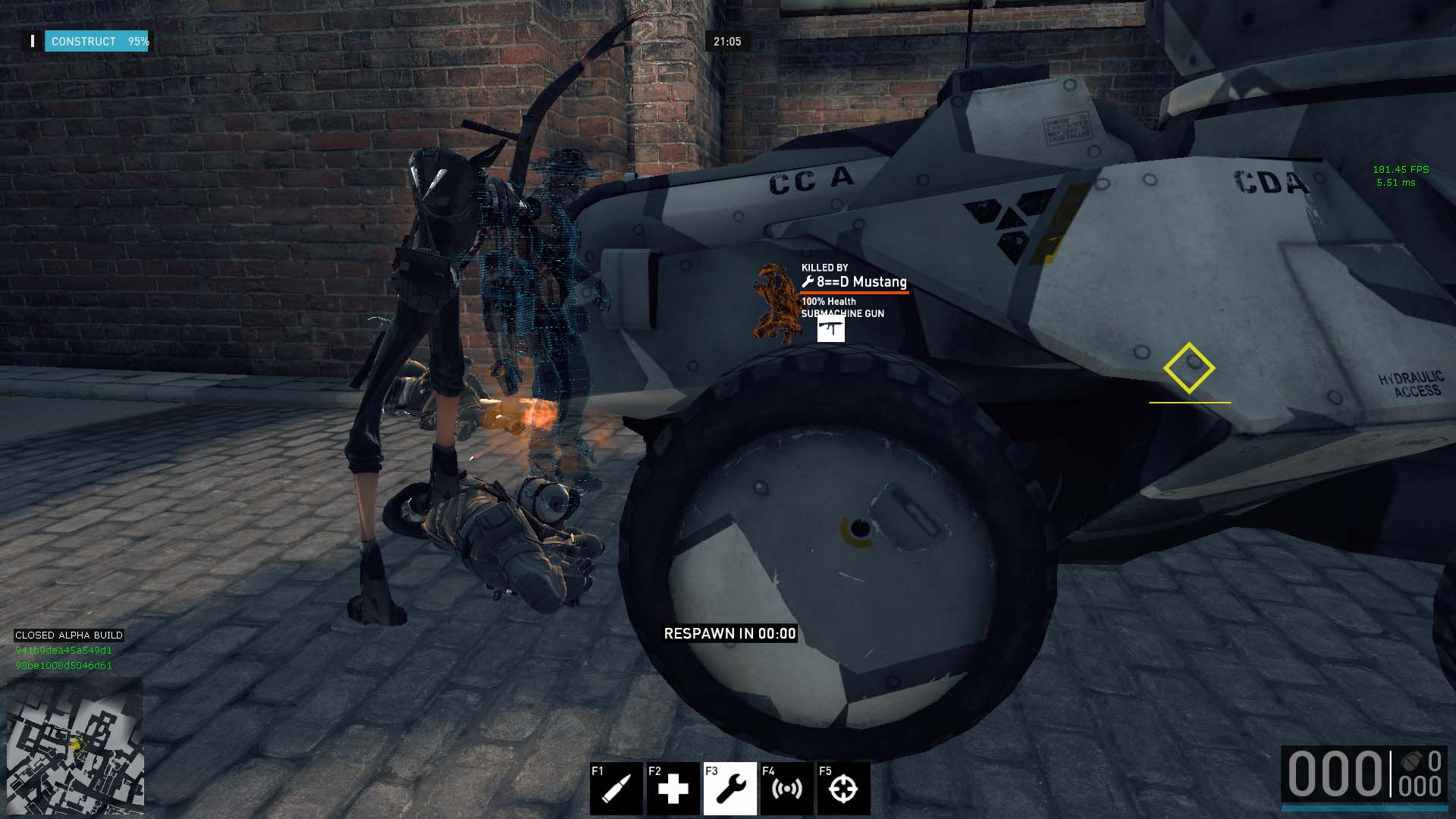This screenshot has height=819, width=1456.
Task: Click the city minimap
Action: (75, 747)
